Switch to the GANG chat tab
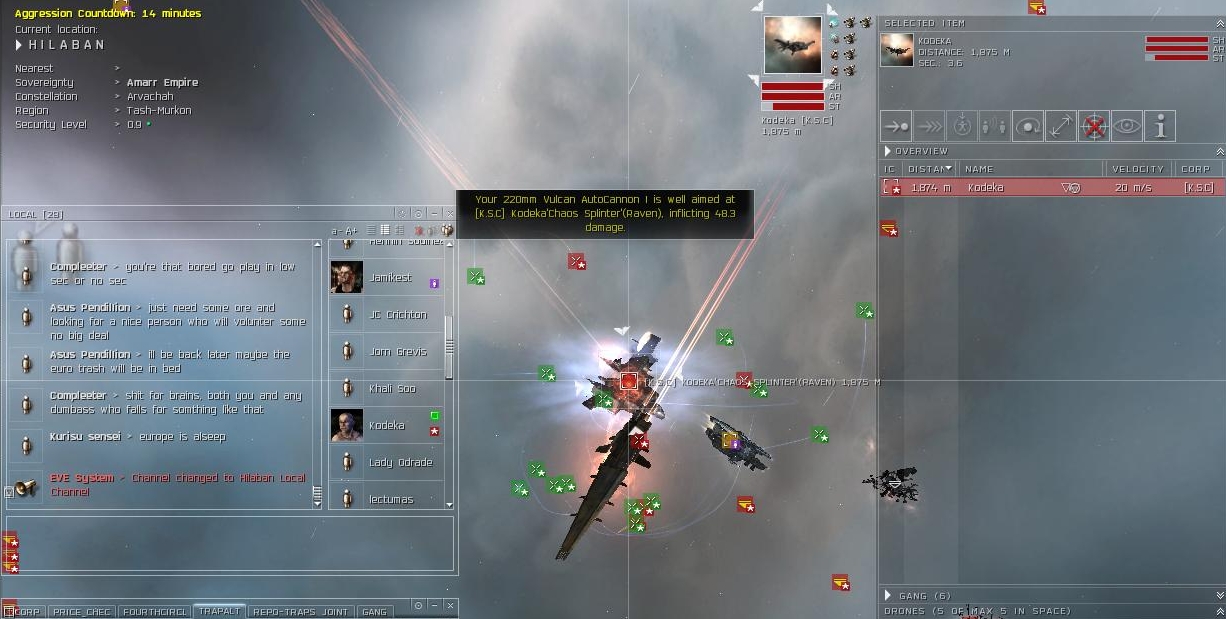The width and height of the screenshot is (1226, 619). click(x=374, y=611)
